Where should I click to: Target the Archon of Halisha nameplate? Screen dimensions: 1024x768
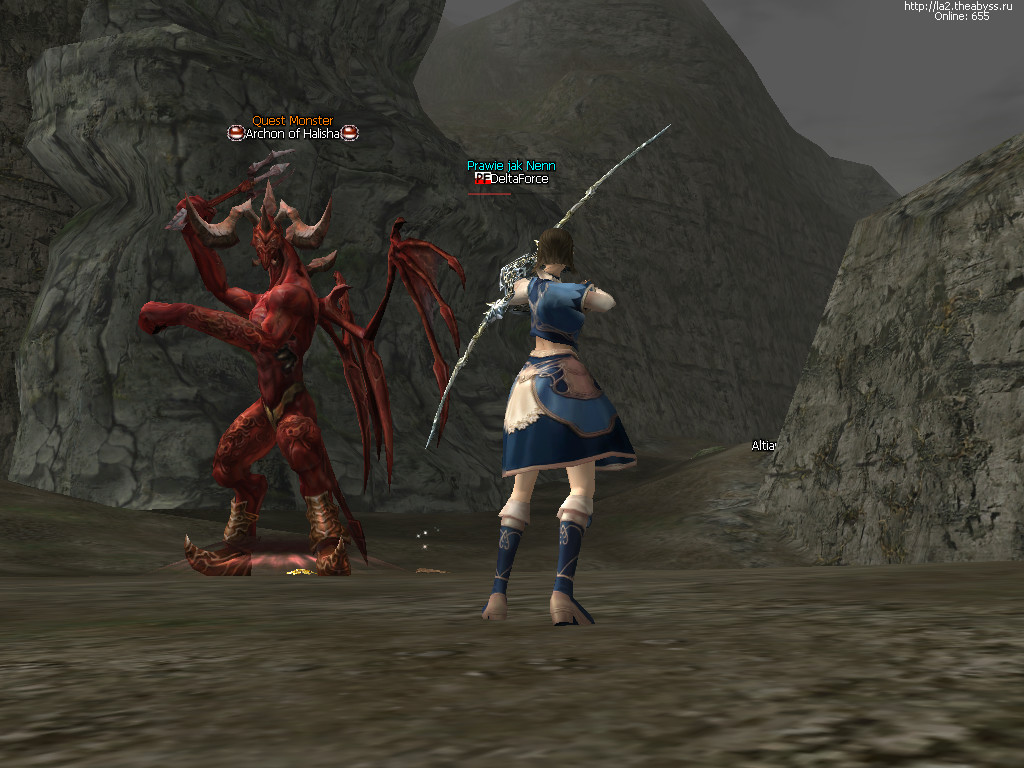(x=292, y=134)
